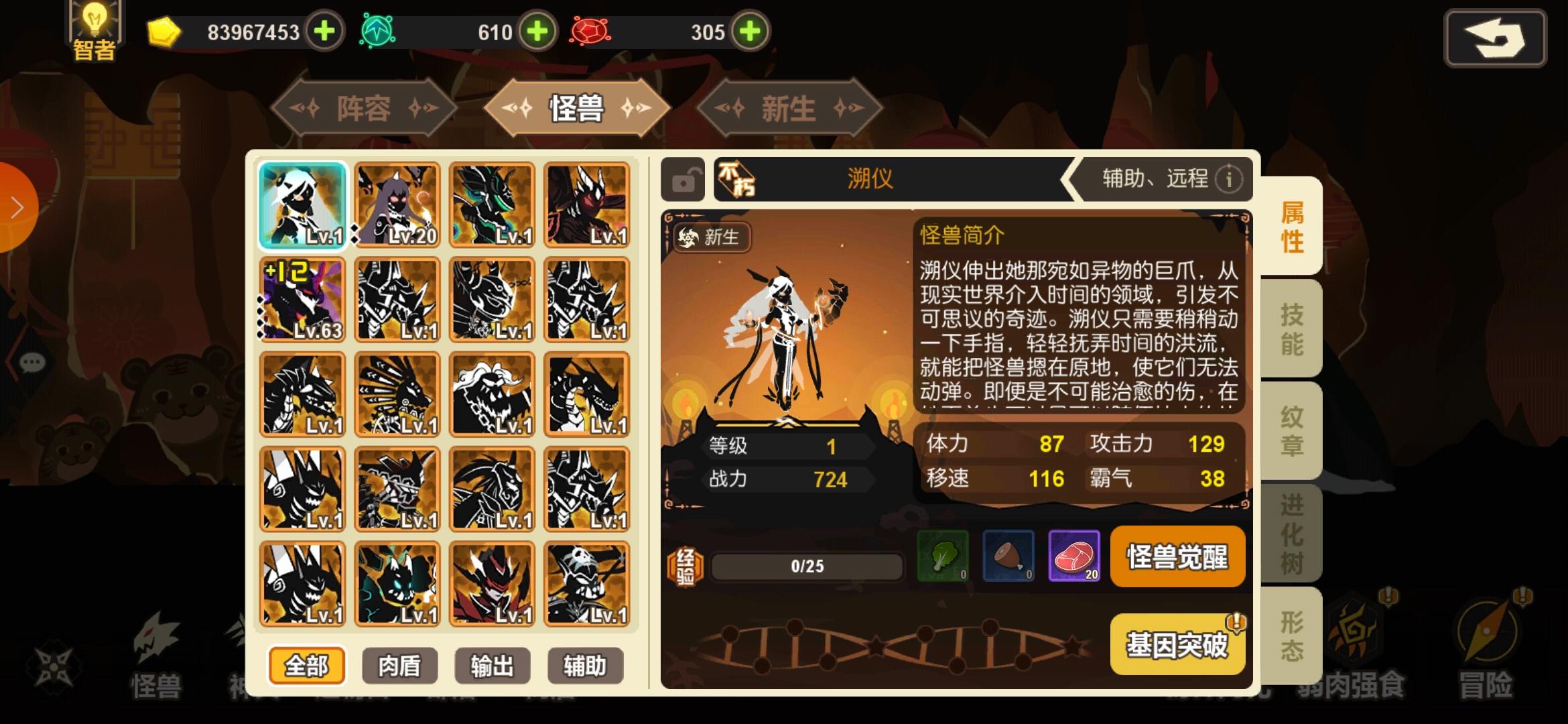1568x724 pixels.
Task: Select the Lv.63 monster thumbnail
Action: [302, 300]
